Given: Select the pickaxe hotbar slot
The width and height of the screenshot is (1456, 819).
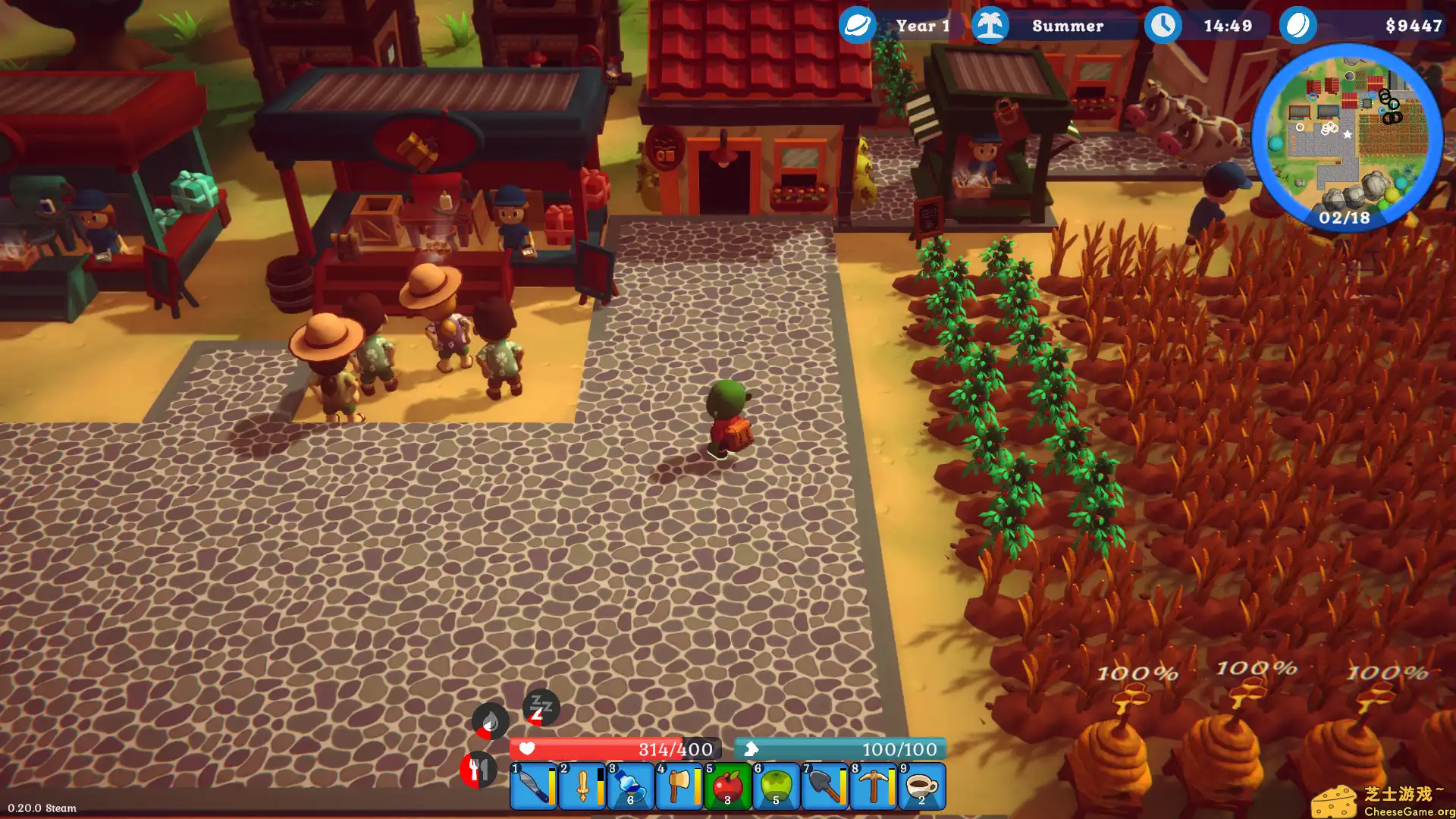Looking at the screenshot, I should (x=874, y=786).
